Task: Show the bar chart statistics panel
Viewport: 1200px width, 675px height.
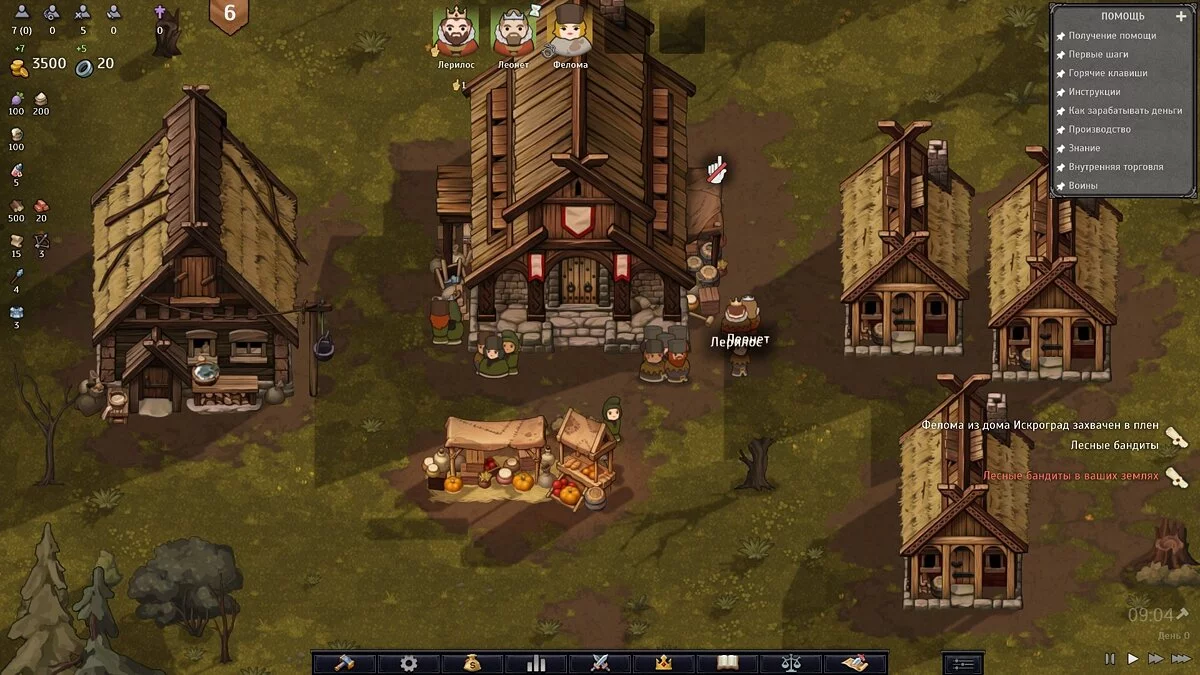Action: click(535, 663)
